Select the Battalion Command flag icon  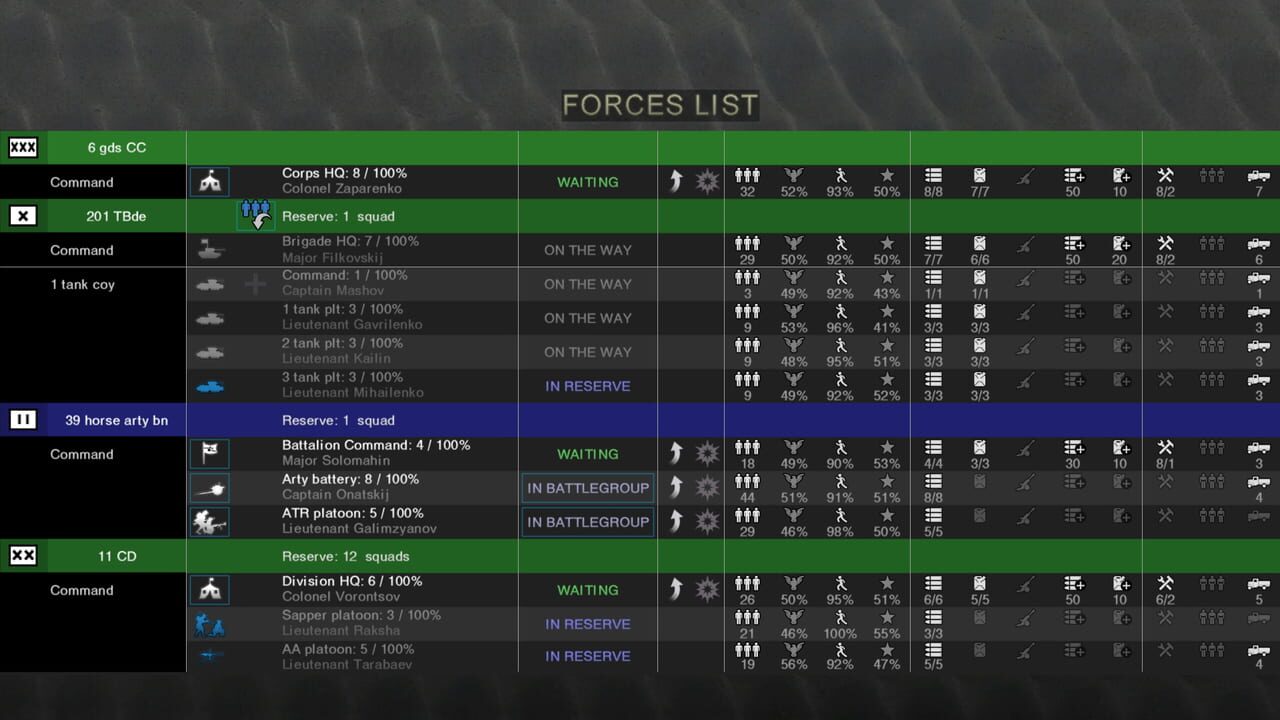pyautogui.click(x=209, y=453)
